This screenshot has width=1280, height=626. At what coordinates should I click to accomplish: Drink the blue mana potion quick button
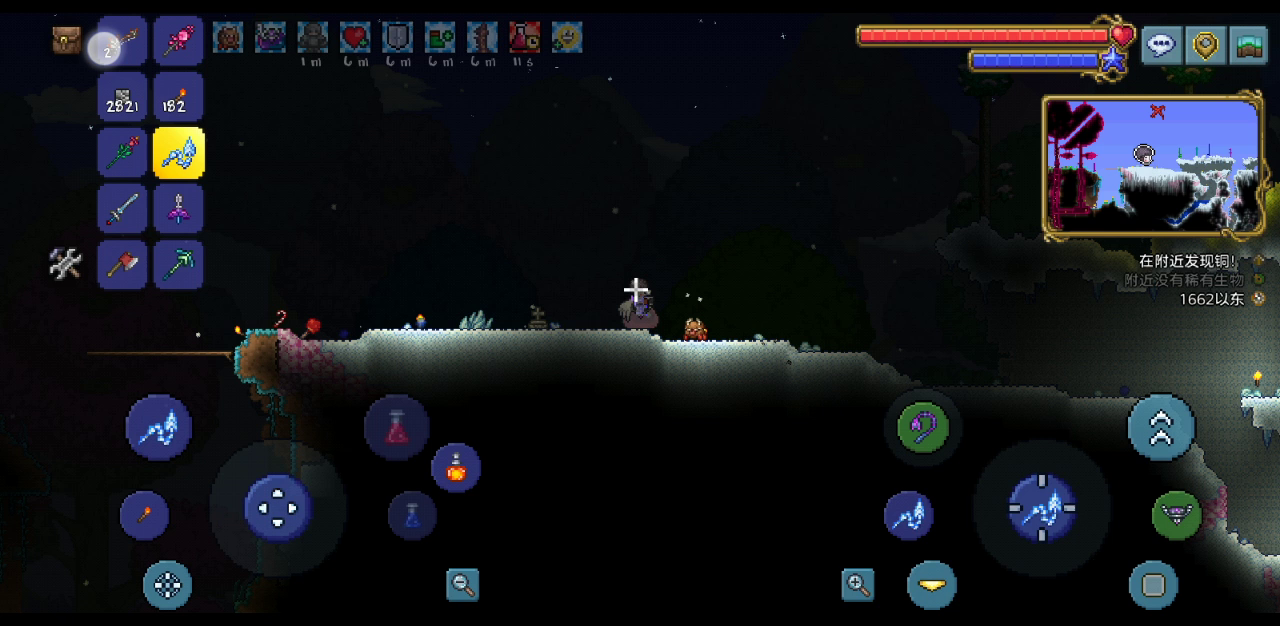(x=412, y=515)
